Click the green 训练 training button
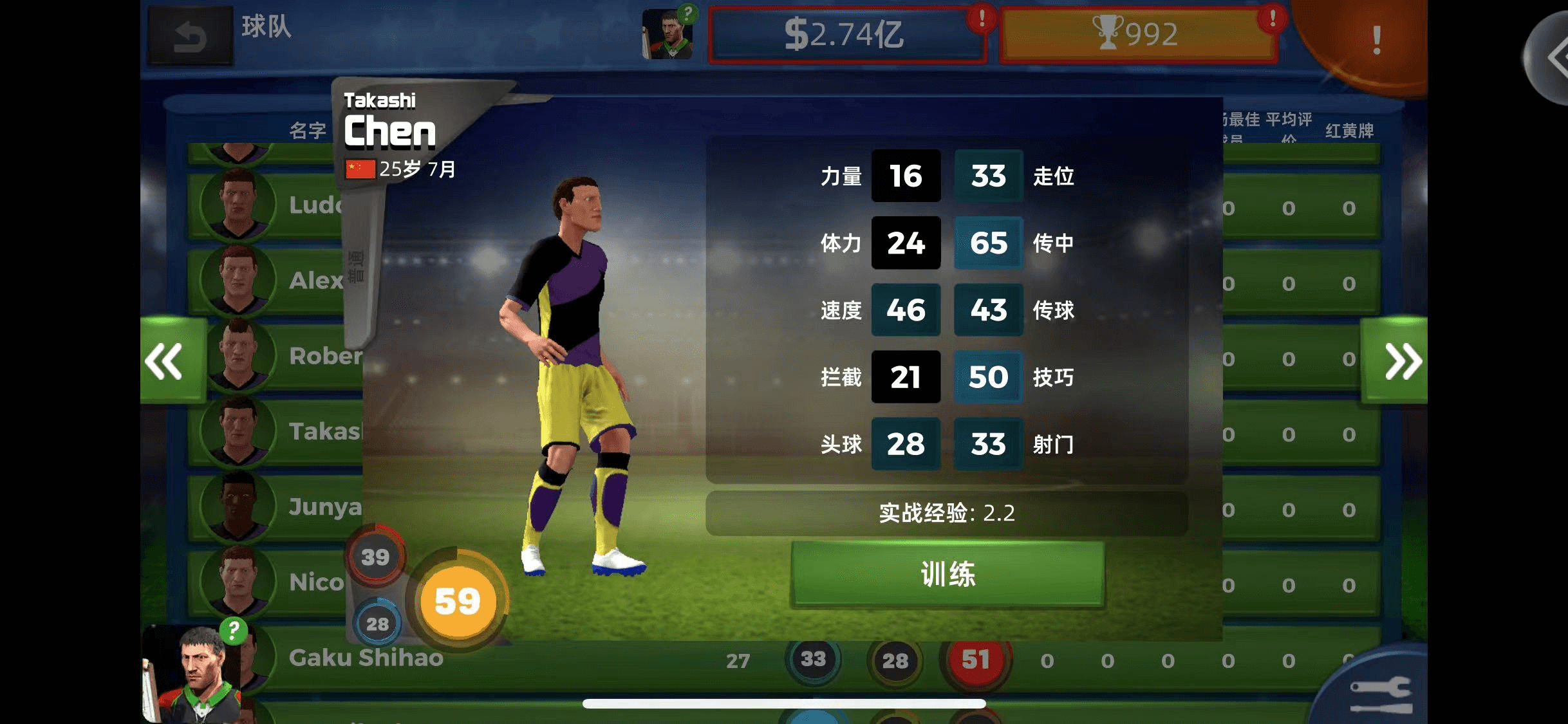The width and height of the screenshot is (1568, 724). 947,574
